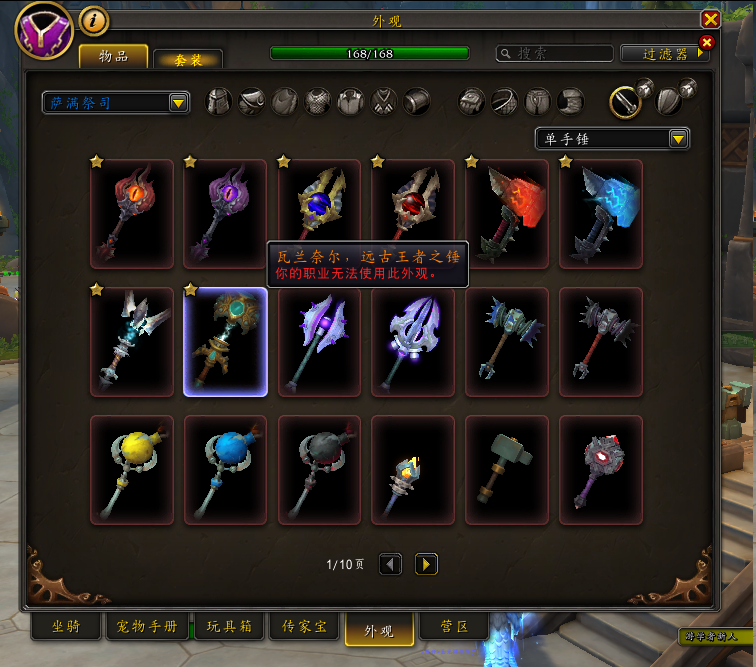
Task: Open the 单手锤 weapon type dropdown
Action: tap(678, 139)
